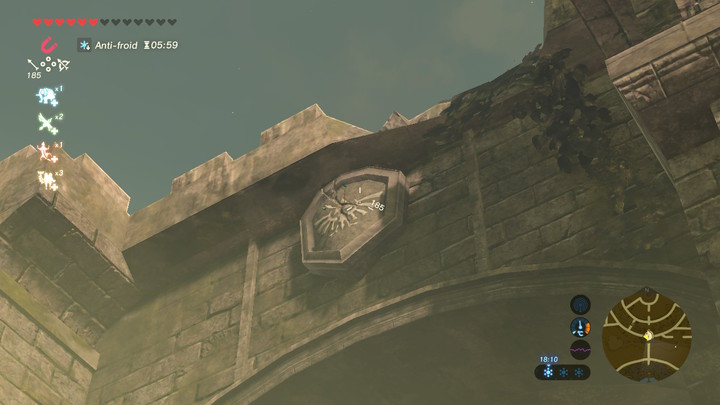Activate the green bird champion ability
The width and height of the screenshot is (720, 405).
tap(46, 123)
